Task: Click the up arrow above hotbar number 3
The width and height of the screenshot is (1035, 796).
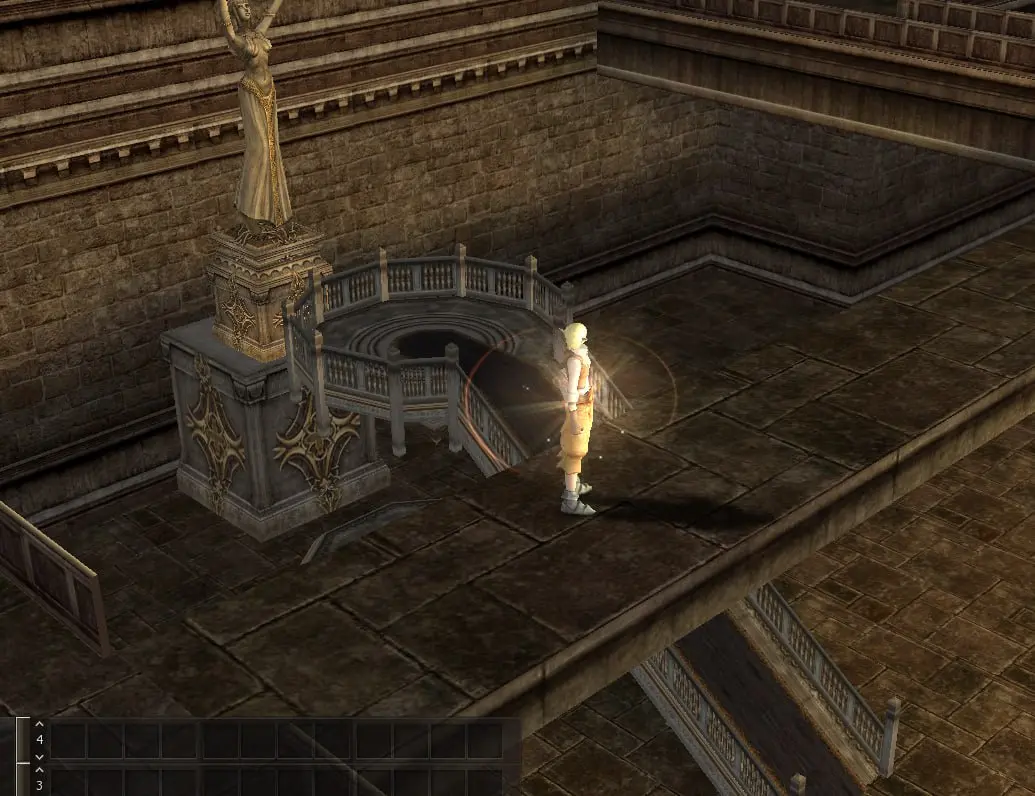Action: pos(39,770)
